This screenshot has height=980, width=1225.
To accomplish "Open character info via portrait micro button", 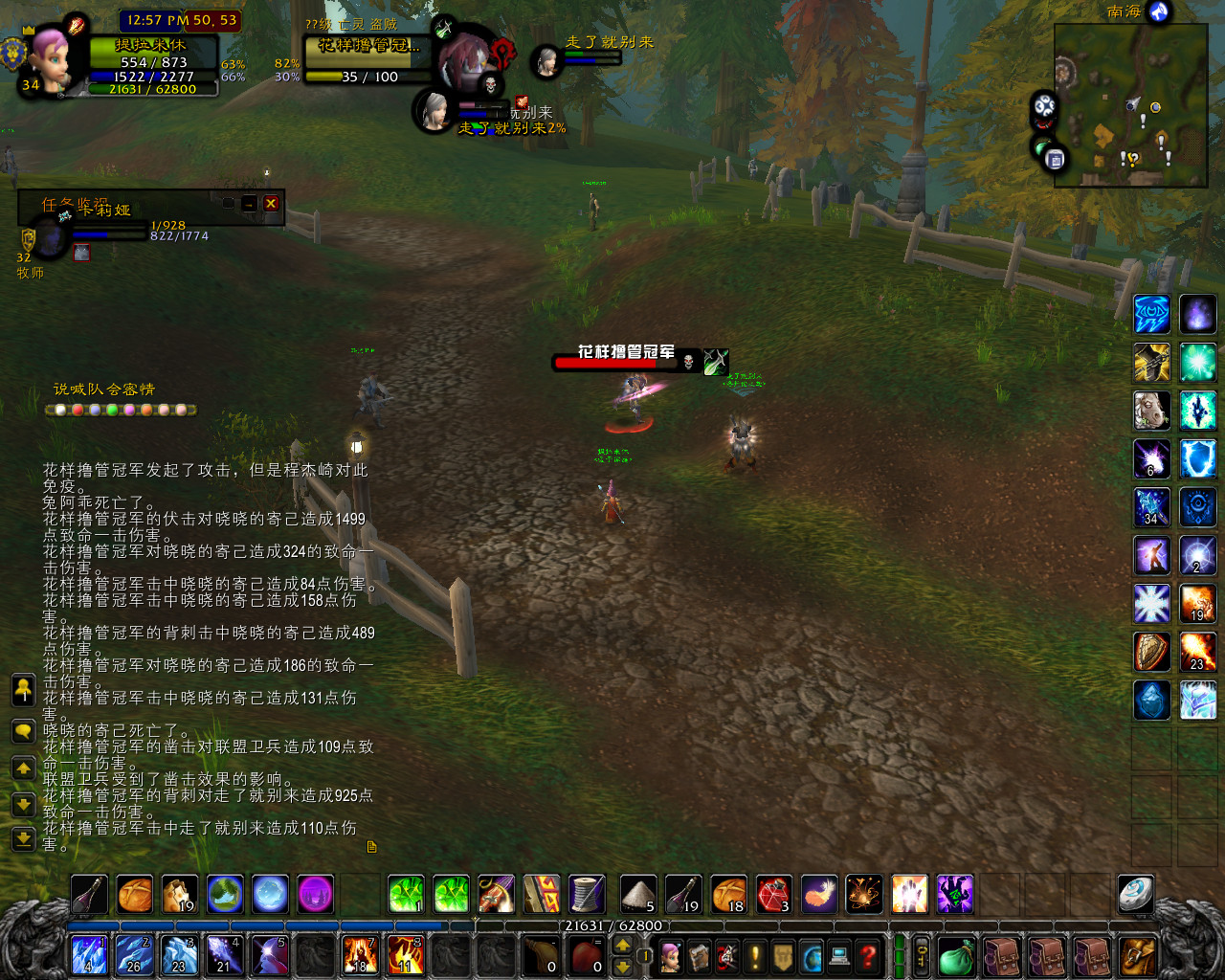I will tap(672, 954).
